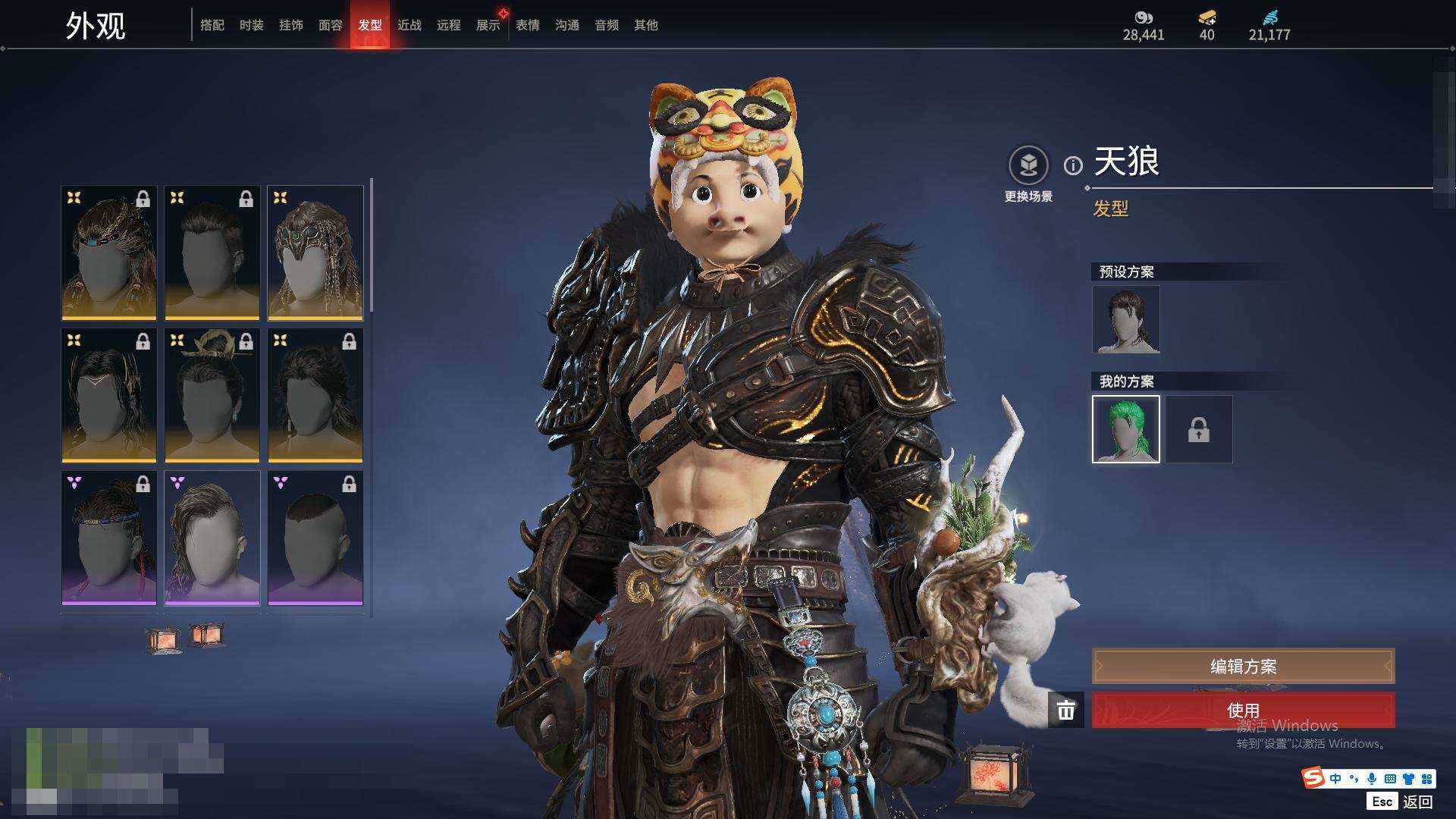Open the 展示 tab
1456x819 pixels.
coord(488,25)
